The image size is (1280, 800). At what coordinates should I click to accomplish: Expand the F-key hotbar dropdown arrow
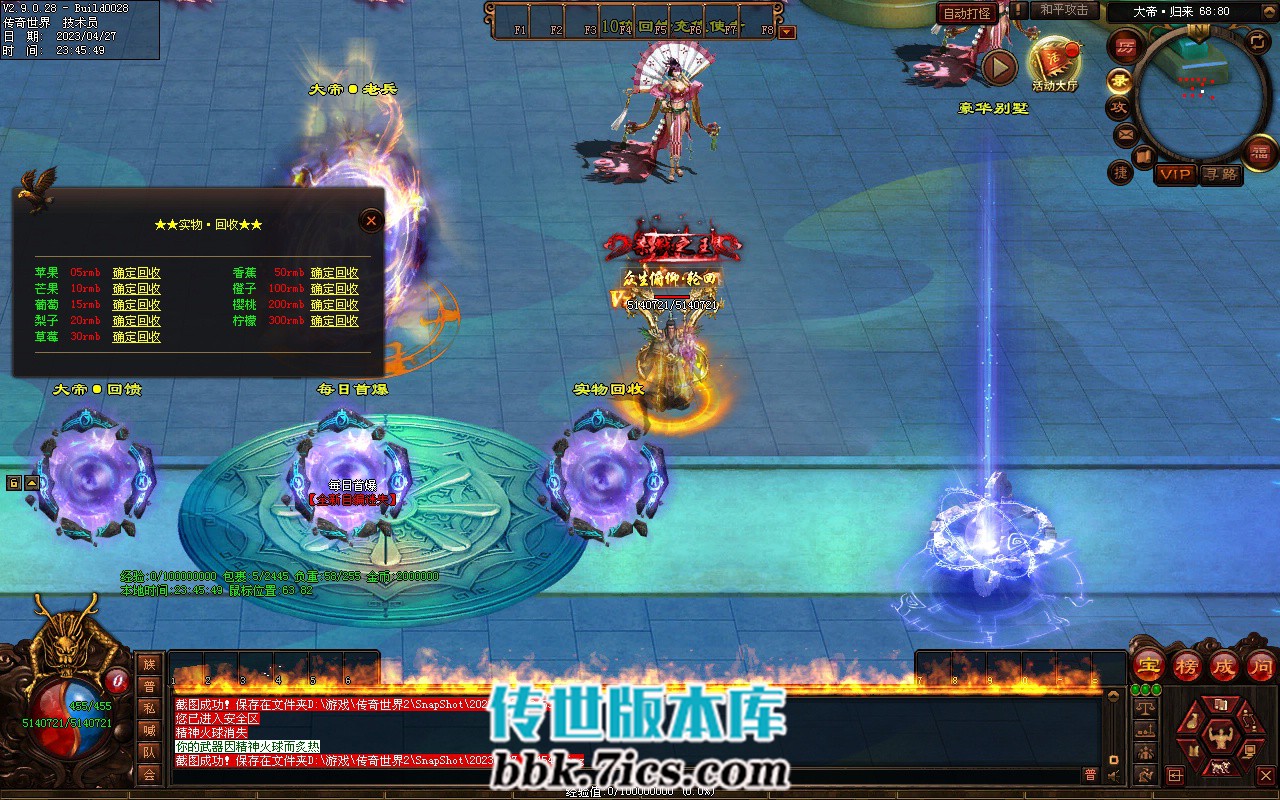tap(787, 32)
